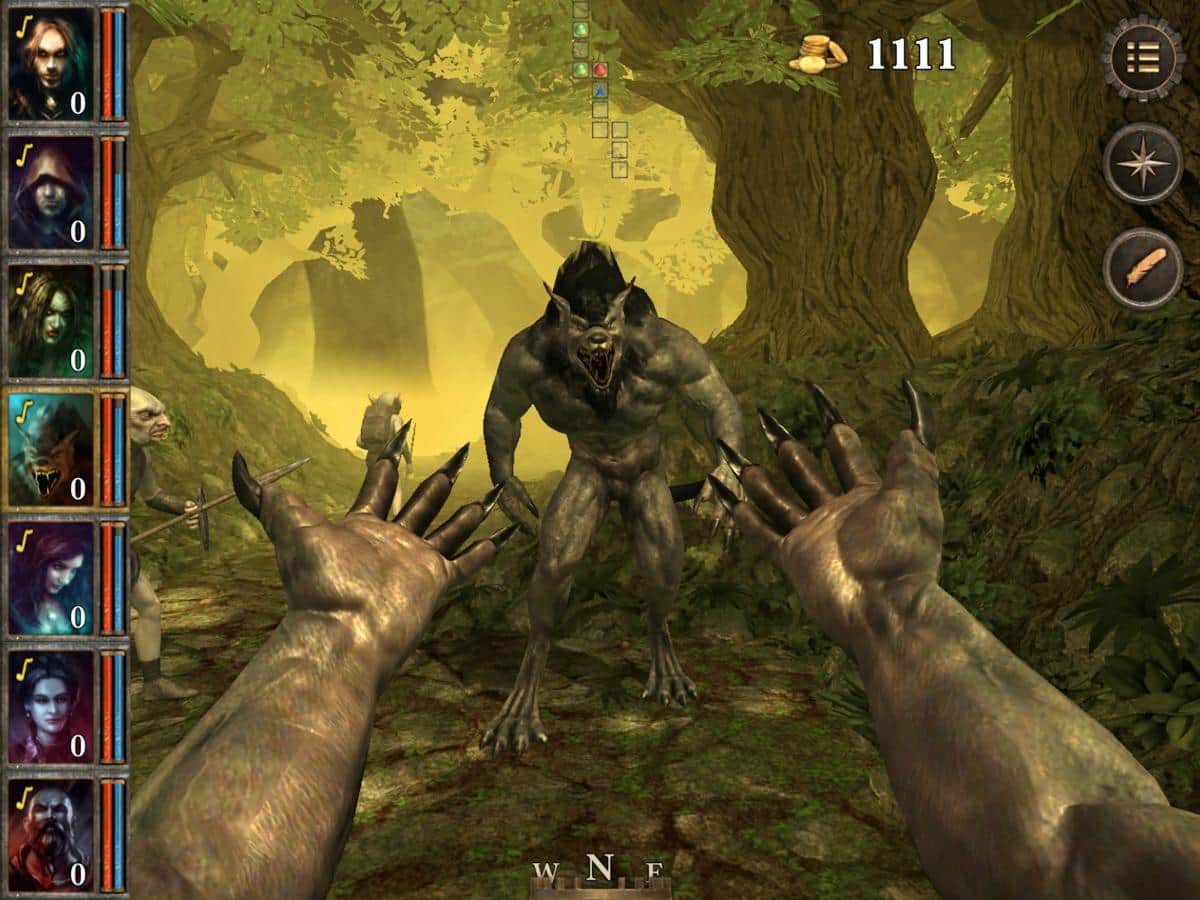Choose the hooded figure portrait

click(x=51, y=192)
